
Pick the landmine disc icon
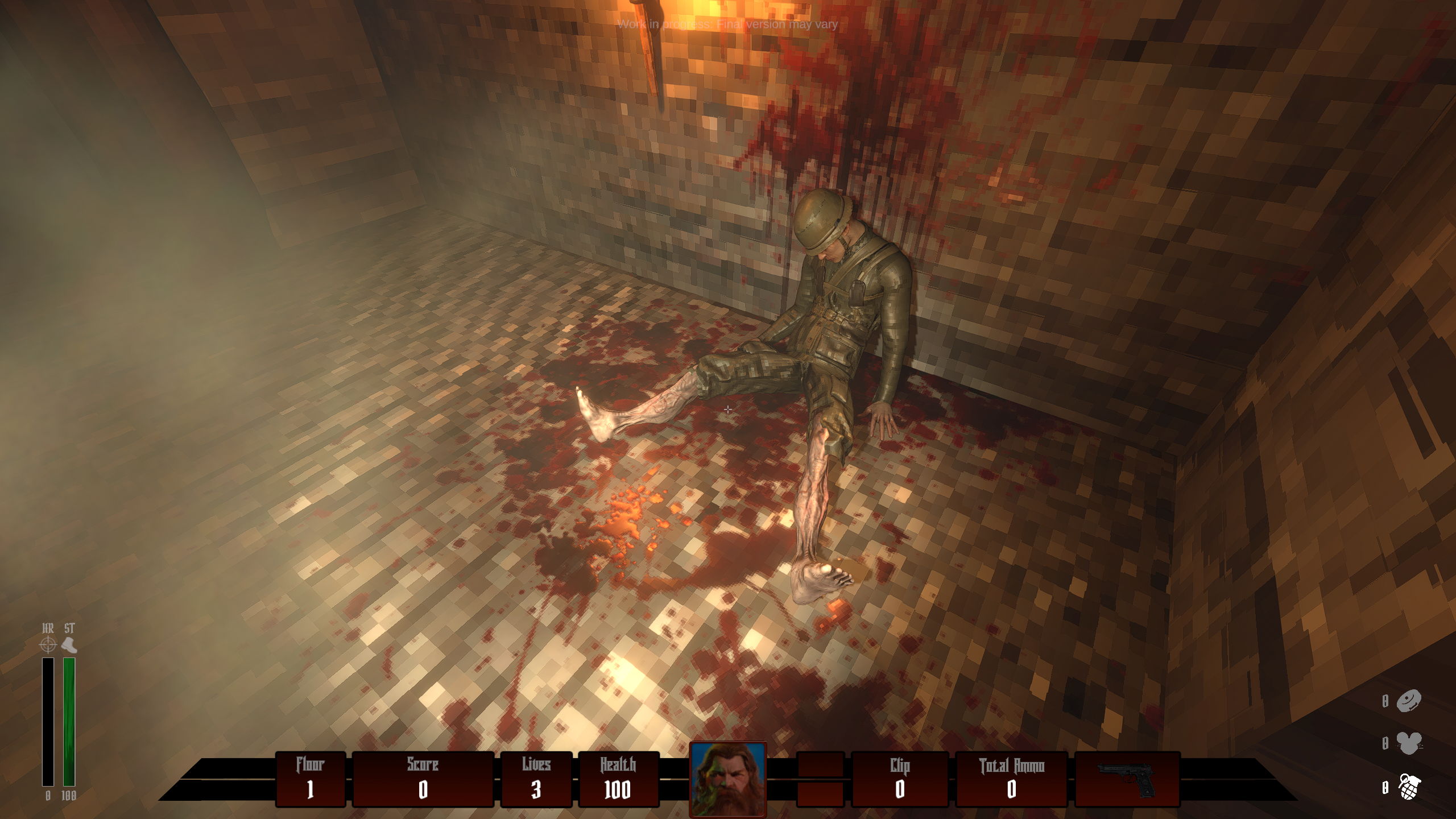pos(1409,701)
